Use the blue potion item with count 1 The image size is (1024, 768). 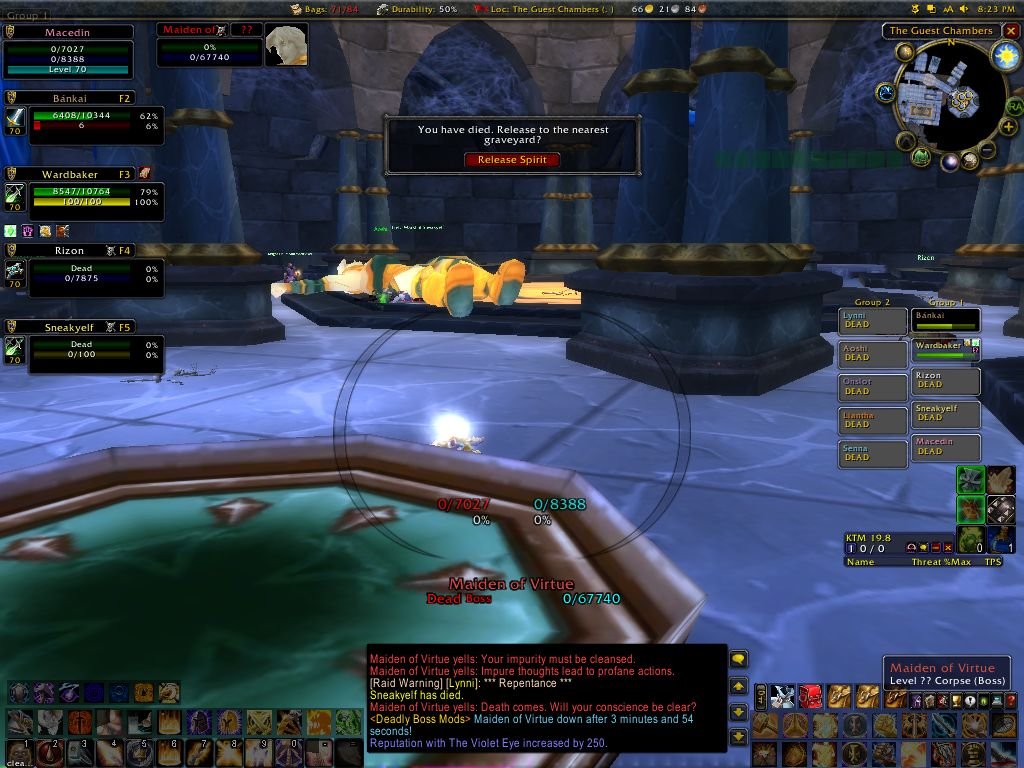(1002, 540)
